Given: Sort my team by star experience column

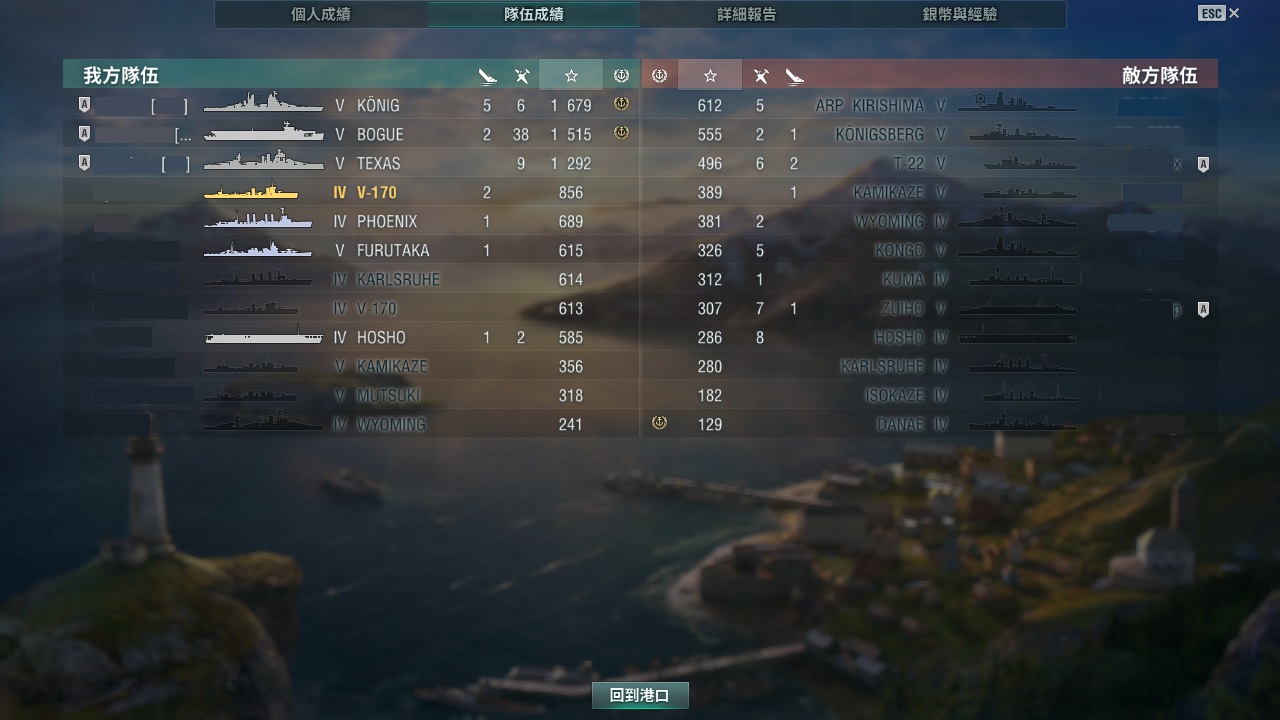Looking at the screenshot, I should pos(571,75).
